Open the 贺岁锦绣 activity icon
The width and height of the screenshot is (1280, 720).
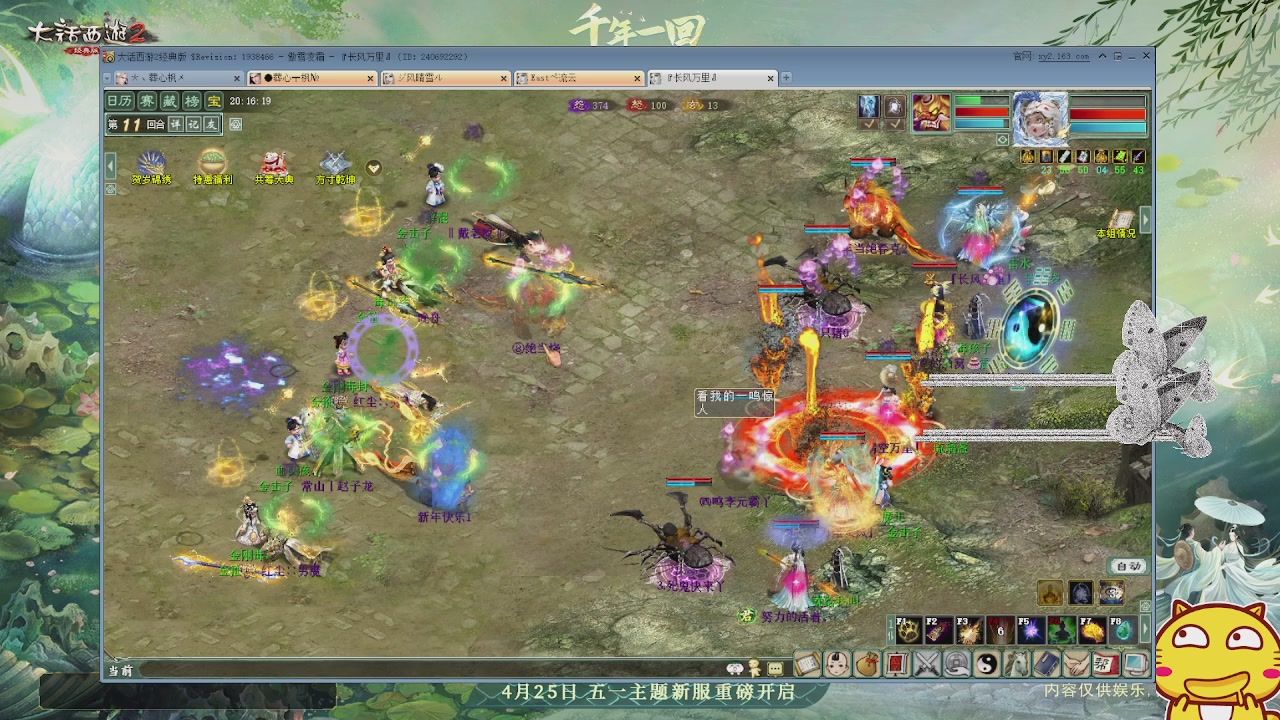(x=152, y=160)
